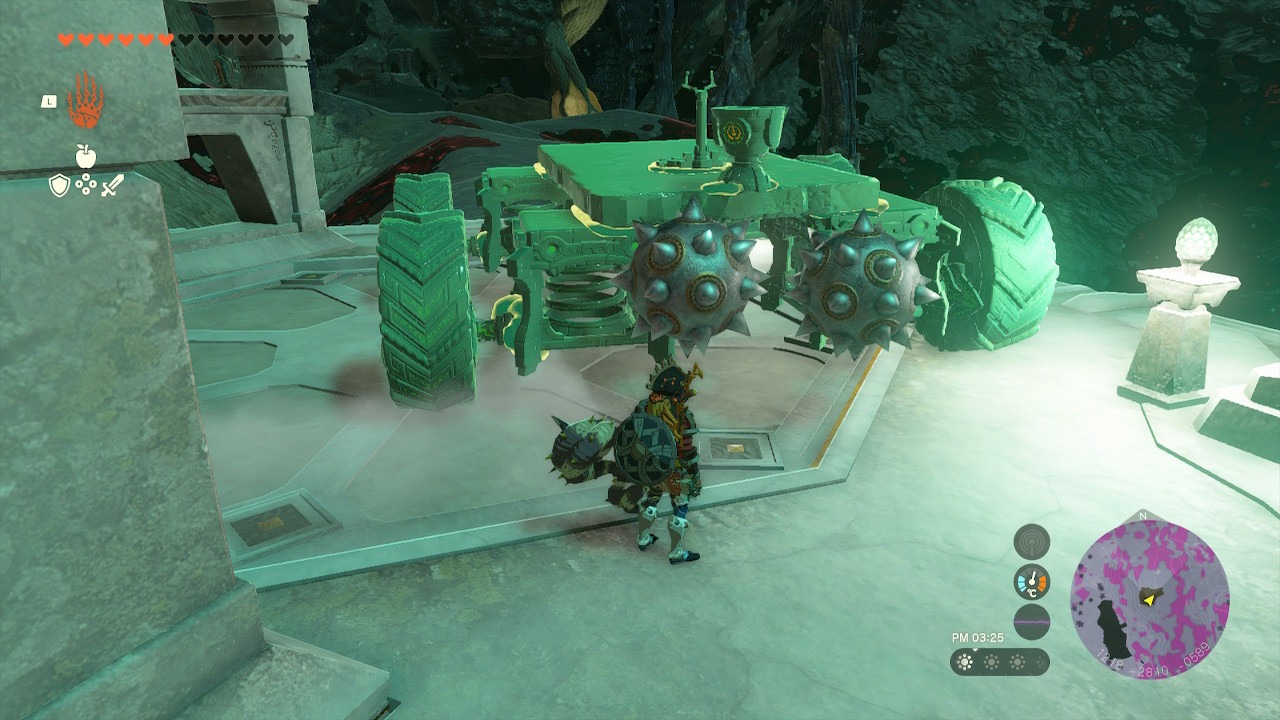Viewport: 1280px width, 720px height.
Task: Select the apple quick-item icon
Action: (85, 156)
